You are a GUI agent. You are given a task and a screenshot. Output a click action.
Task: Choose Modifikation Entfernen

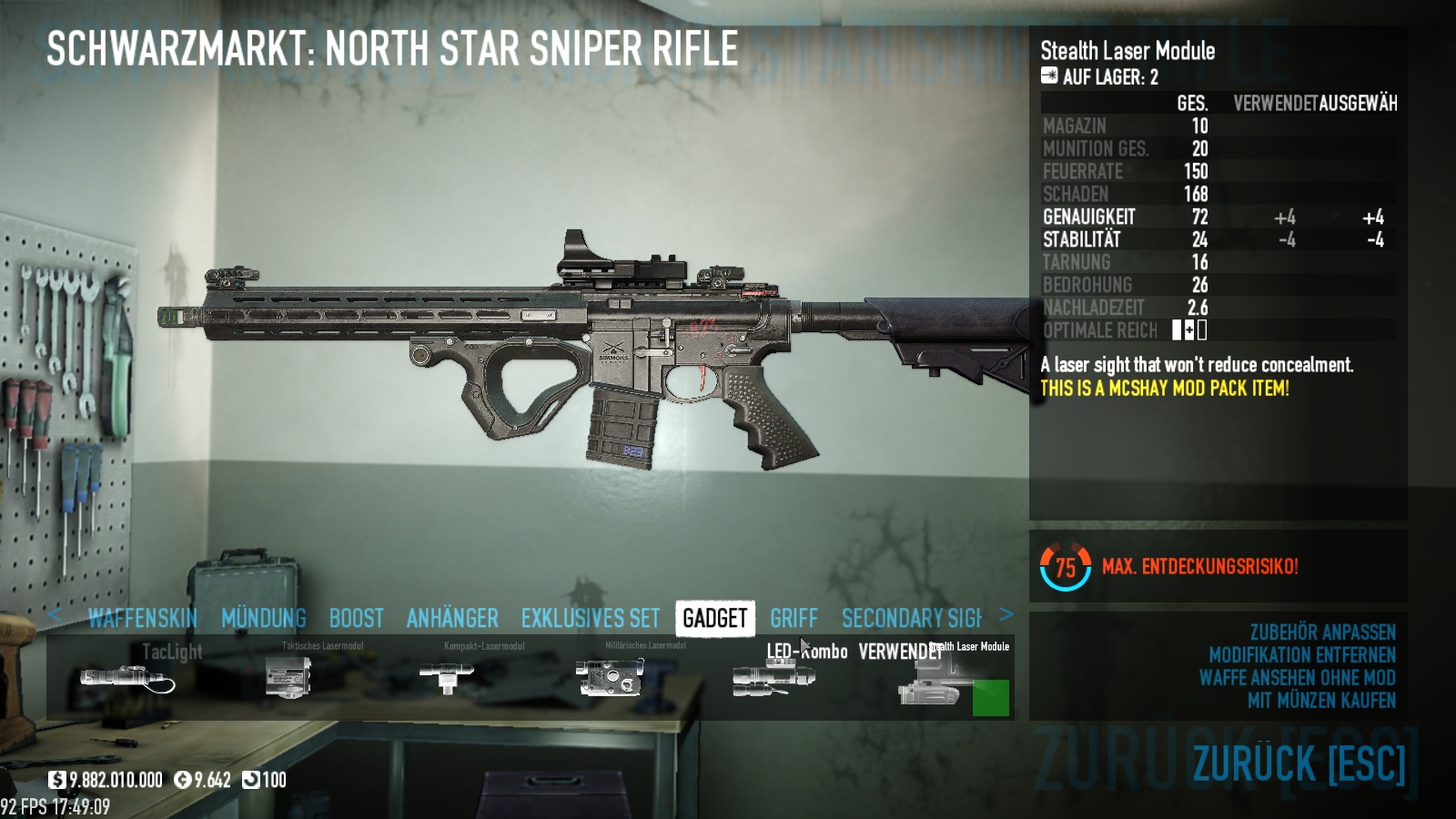(x=1301, y=655)
